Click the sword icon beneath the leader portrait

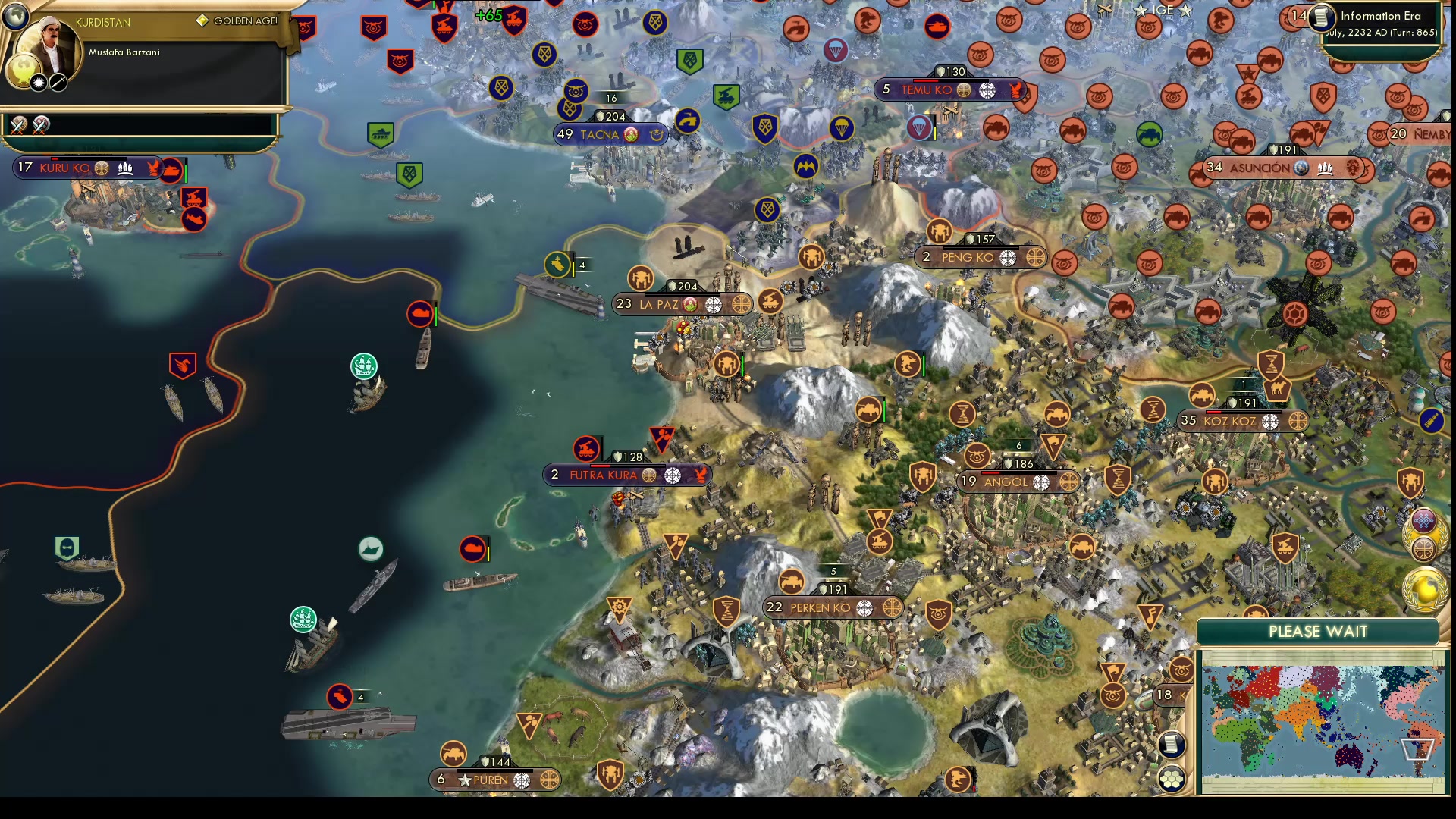click(58, 83)
